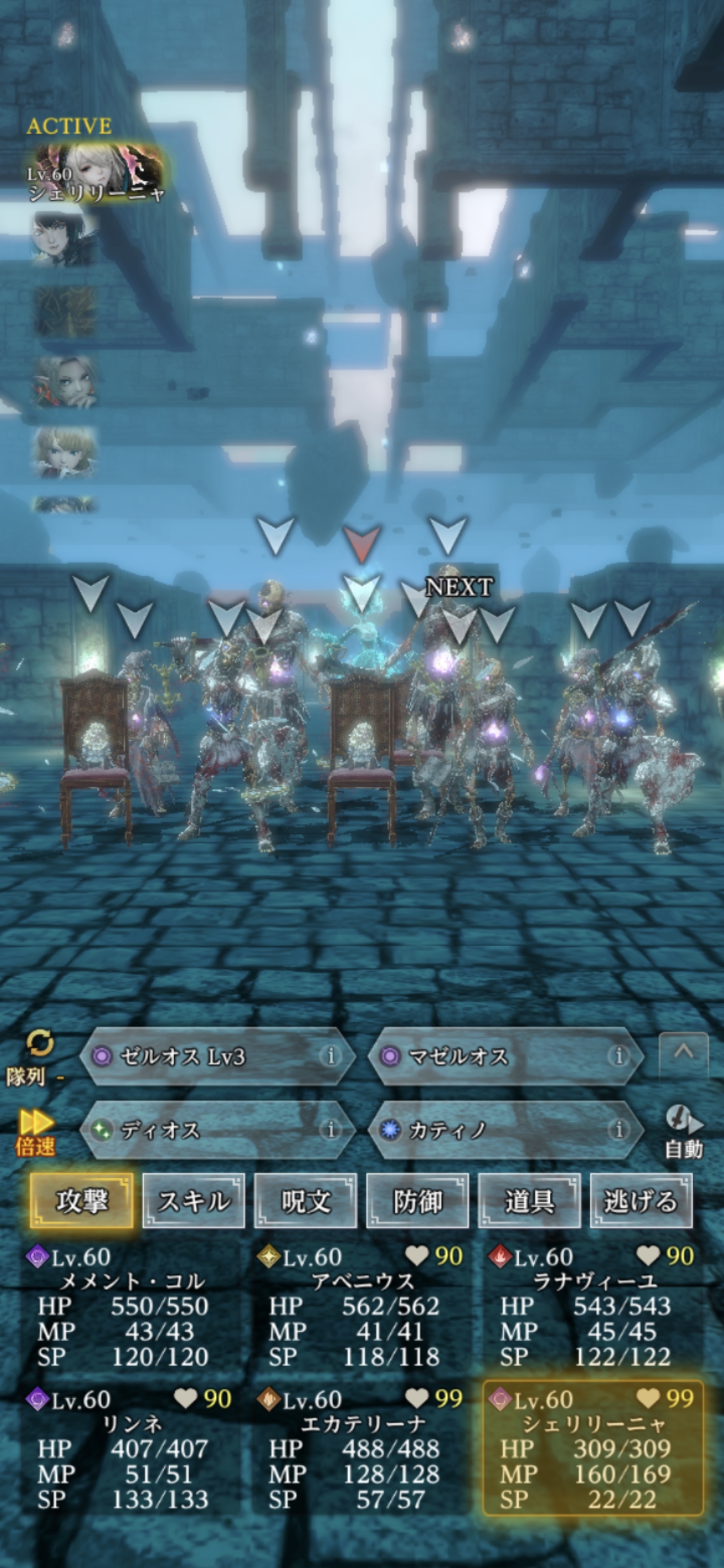Select the 攻撃 attack command
This screenshot has height=1568, width=724.
[x=81, y=1201]
